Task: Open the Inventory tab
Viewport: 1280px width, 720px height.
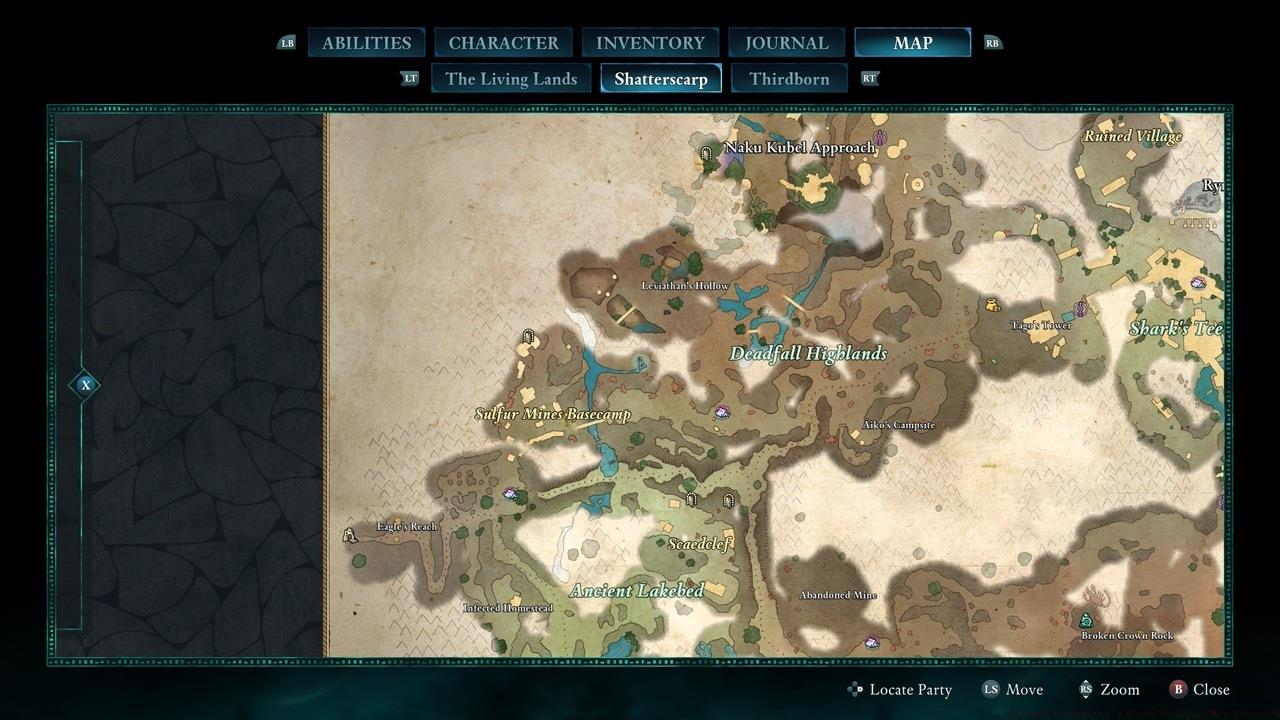Action: click(650, 43)
